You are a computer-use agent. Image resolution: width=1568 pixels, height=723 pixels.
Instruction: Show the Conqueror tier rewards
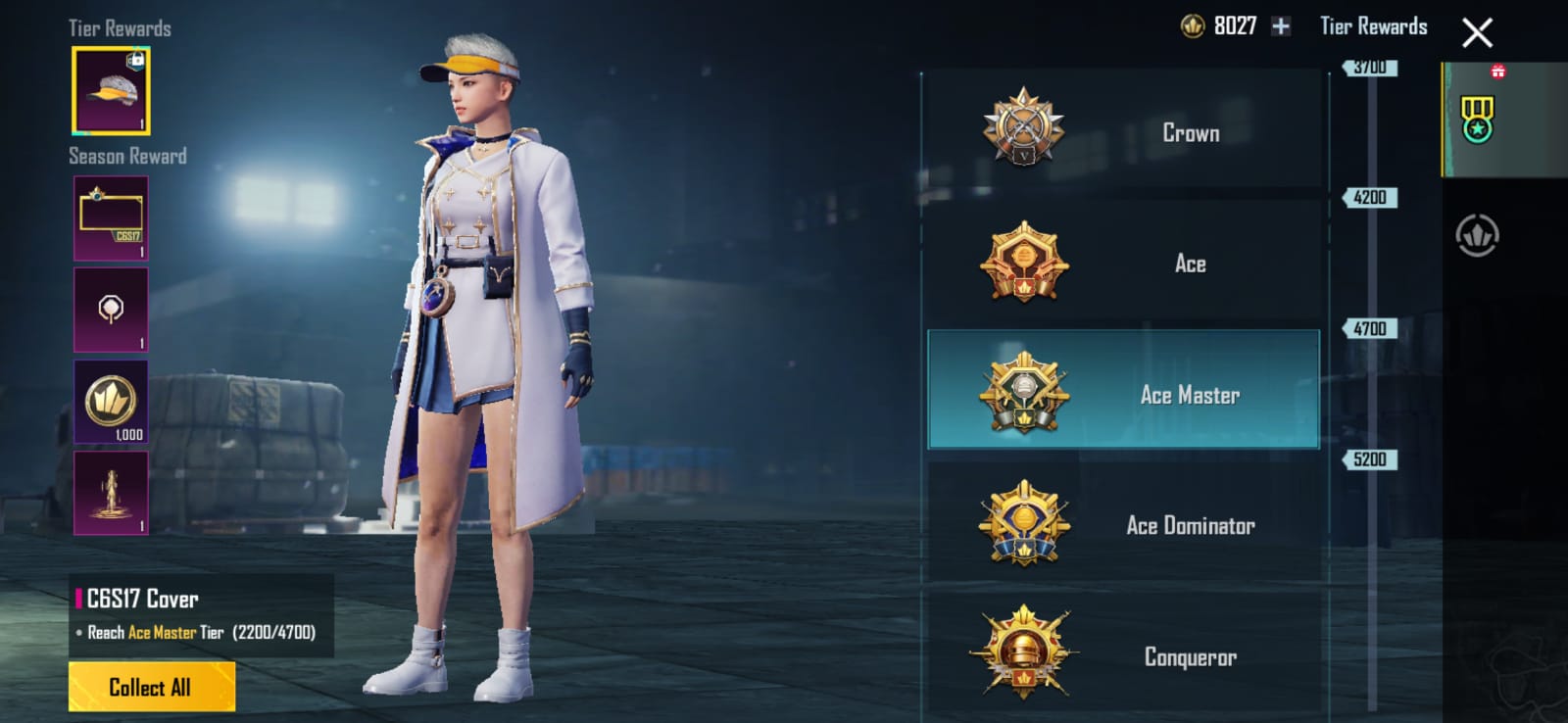pyautogui.click(x=1123, y=654)
